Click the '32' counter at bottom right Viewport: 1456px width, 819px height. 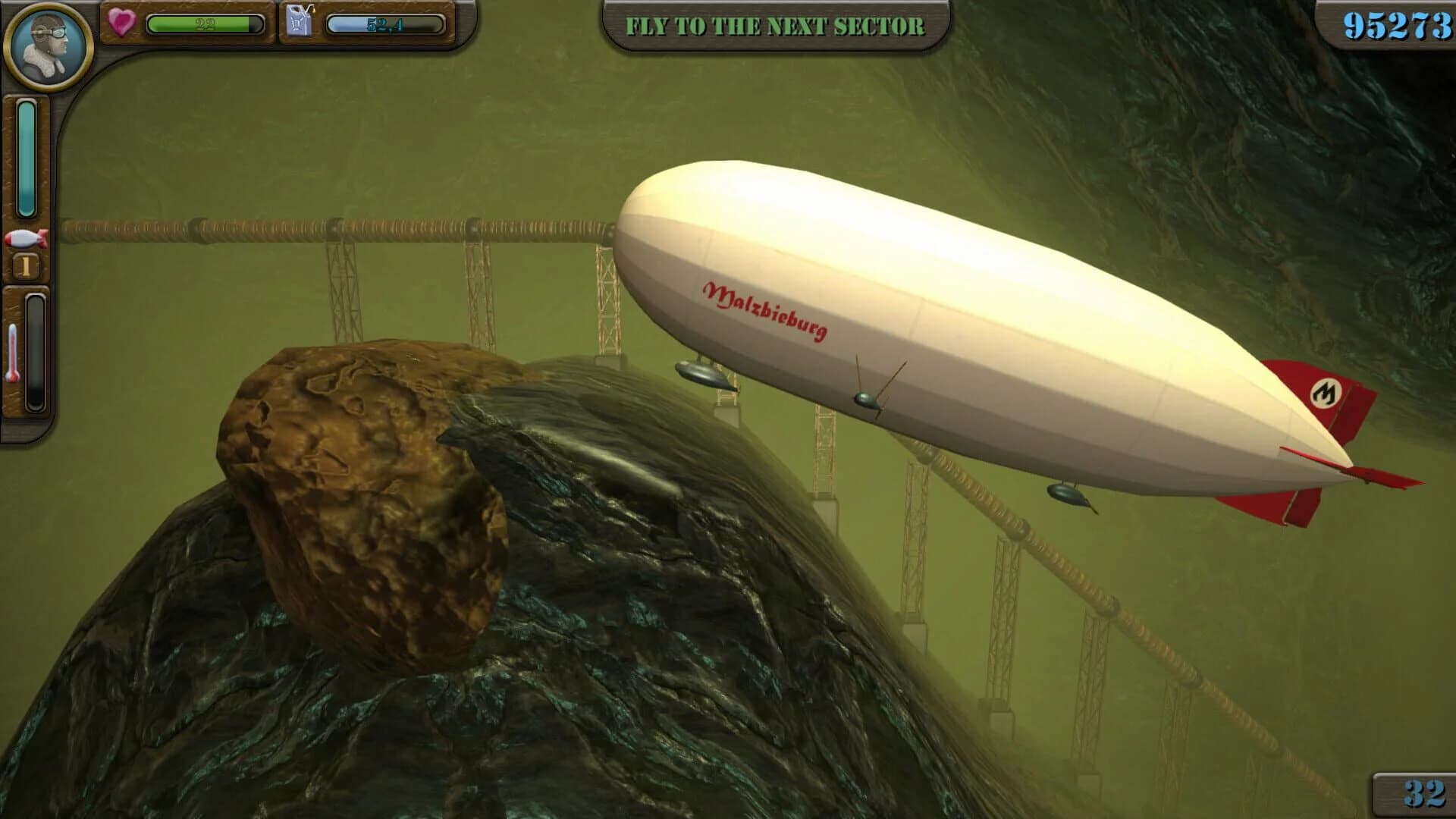coord(1424,794)
